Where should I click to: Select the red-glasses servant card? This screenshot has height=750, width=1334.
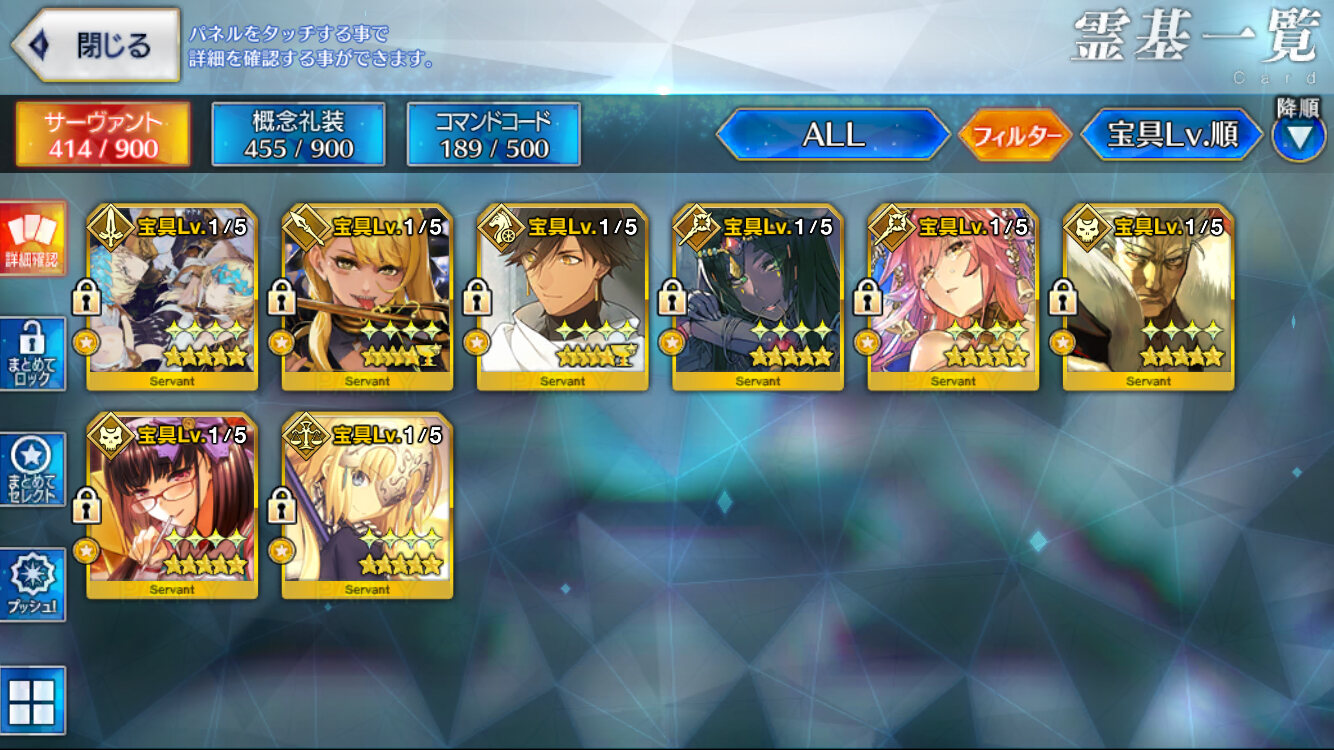tap(171, 506)
